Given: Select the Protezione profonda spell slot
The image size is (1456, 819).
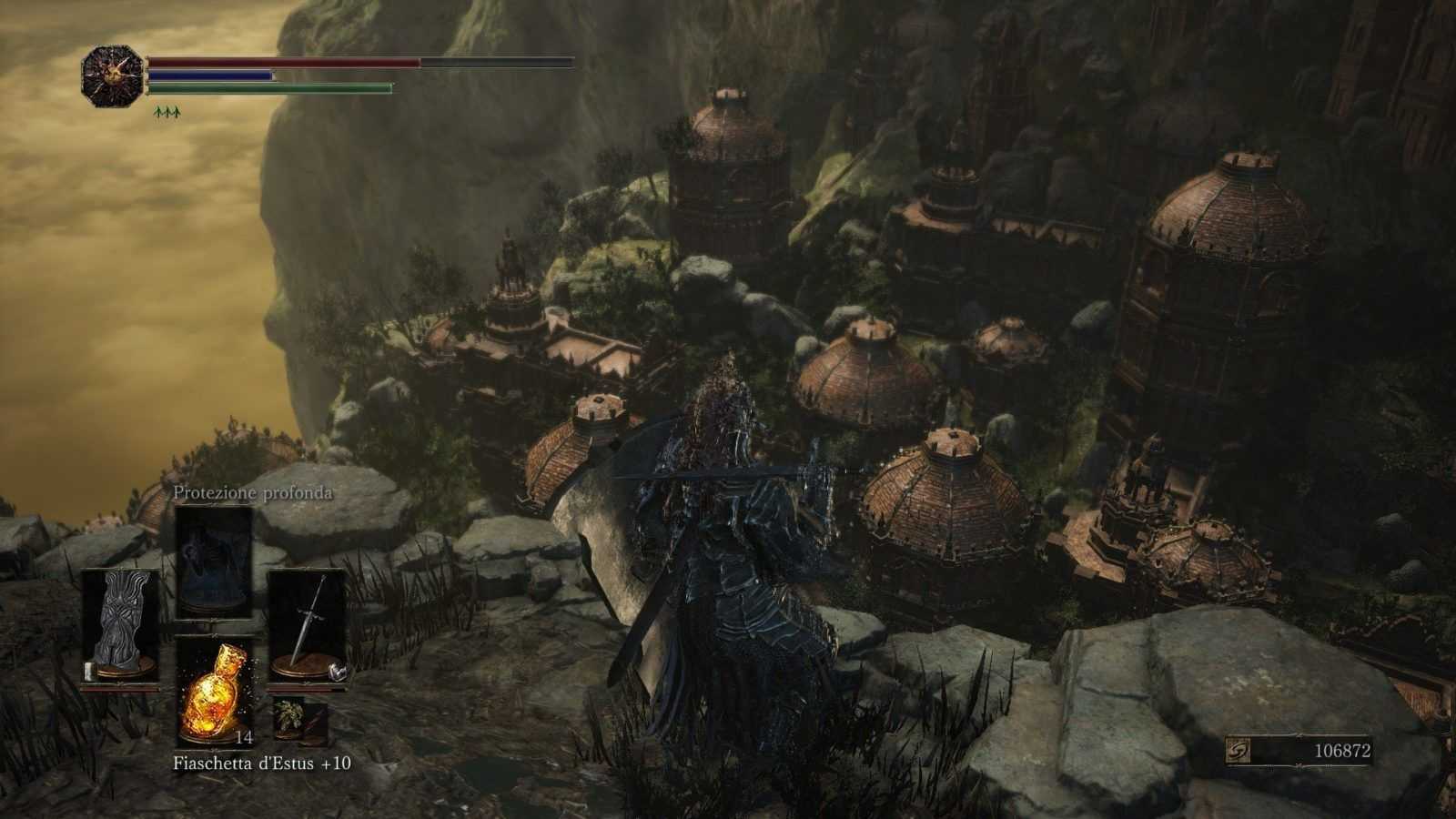Looking at the screenshot, I should pyautogui.click(x=214, y=560).
